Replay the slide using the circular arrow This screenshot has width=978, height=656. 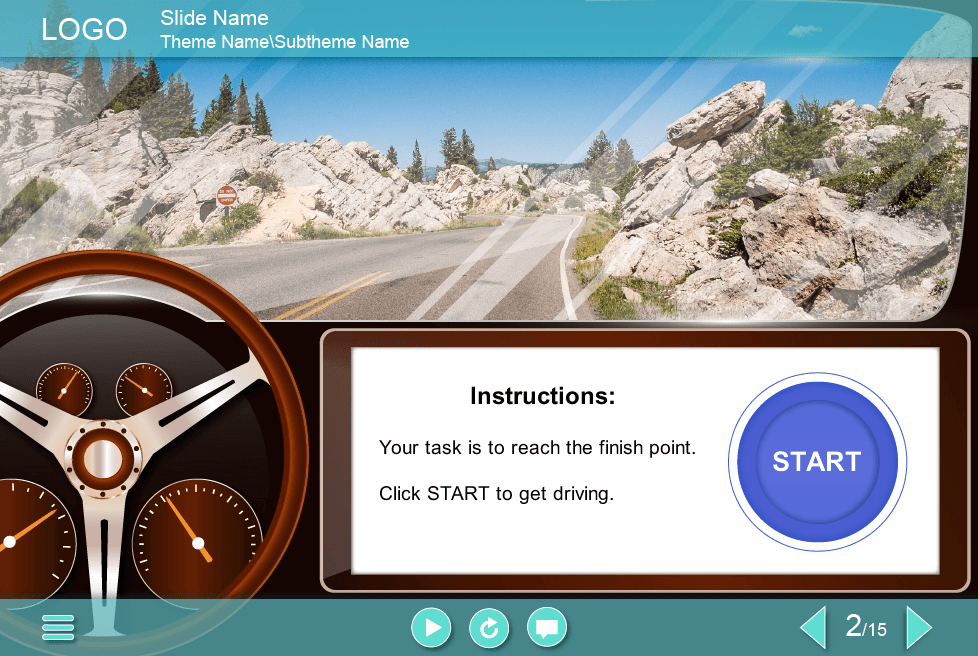click(x=489, y=627)
